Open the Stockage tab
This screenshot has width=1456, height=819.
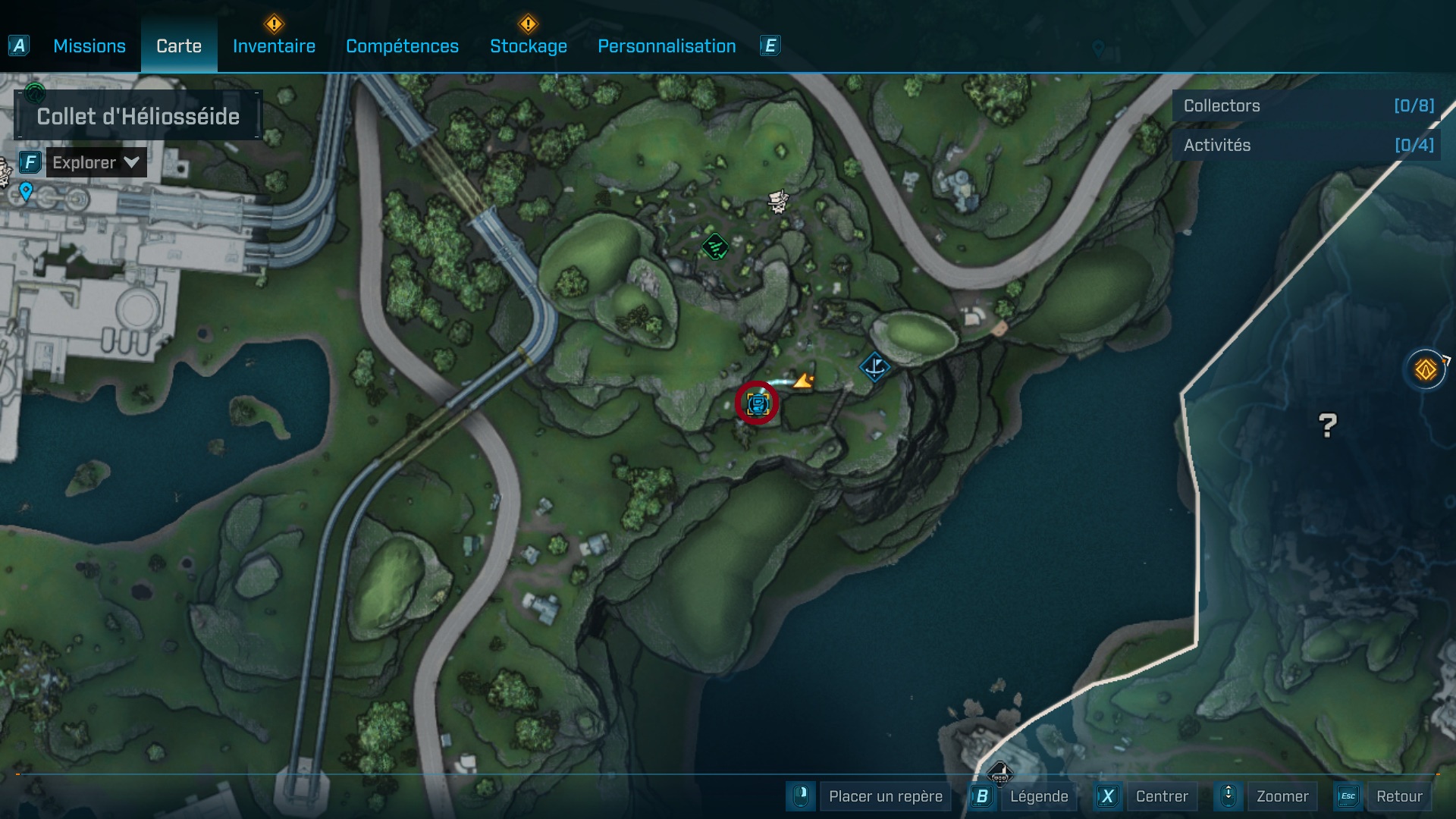click(529, 46)
